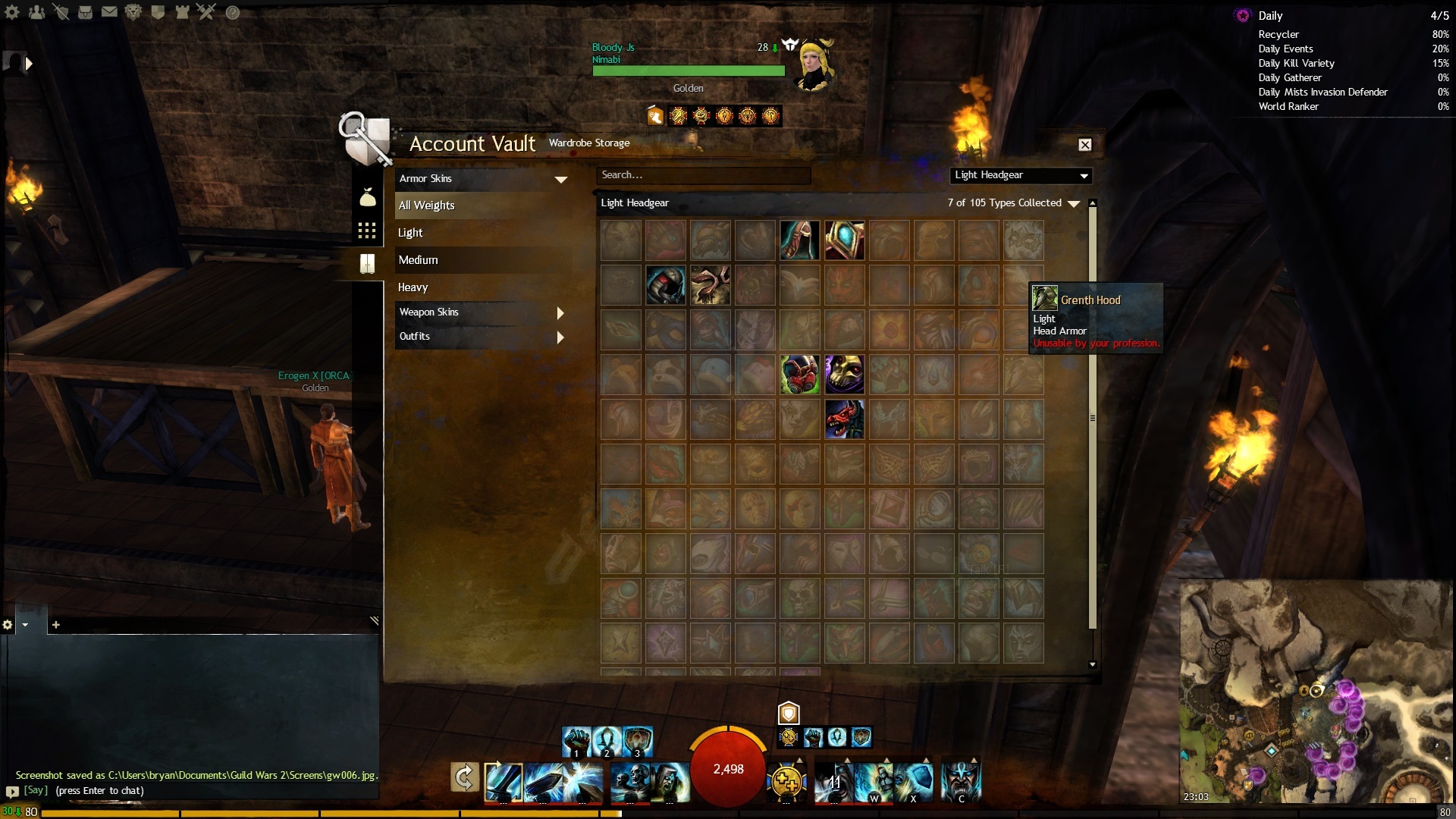
Task: Open the Light Headgear dropdown
Action: pyautogui.click(x=1021, y=175)
